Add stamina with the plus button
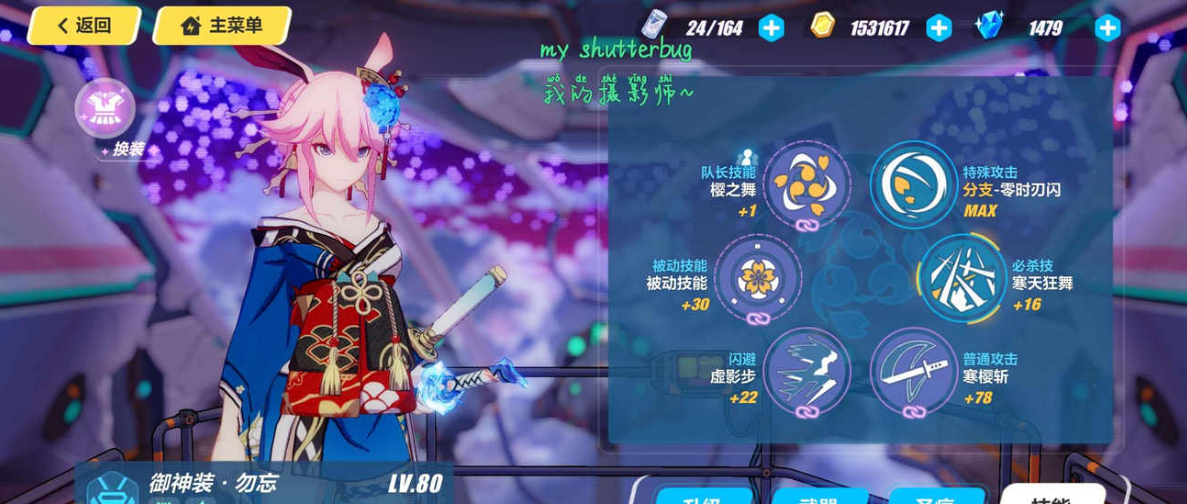The height and width of the screenshot is (504, 1187). point(771,28)
